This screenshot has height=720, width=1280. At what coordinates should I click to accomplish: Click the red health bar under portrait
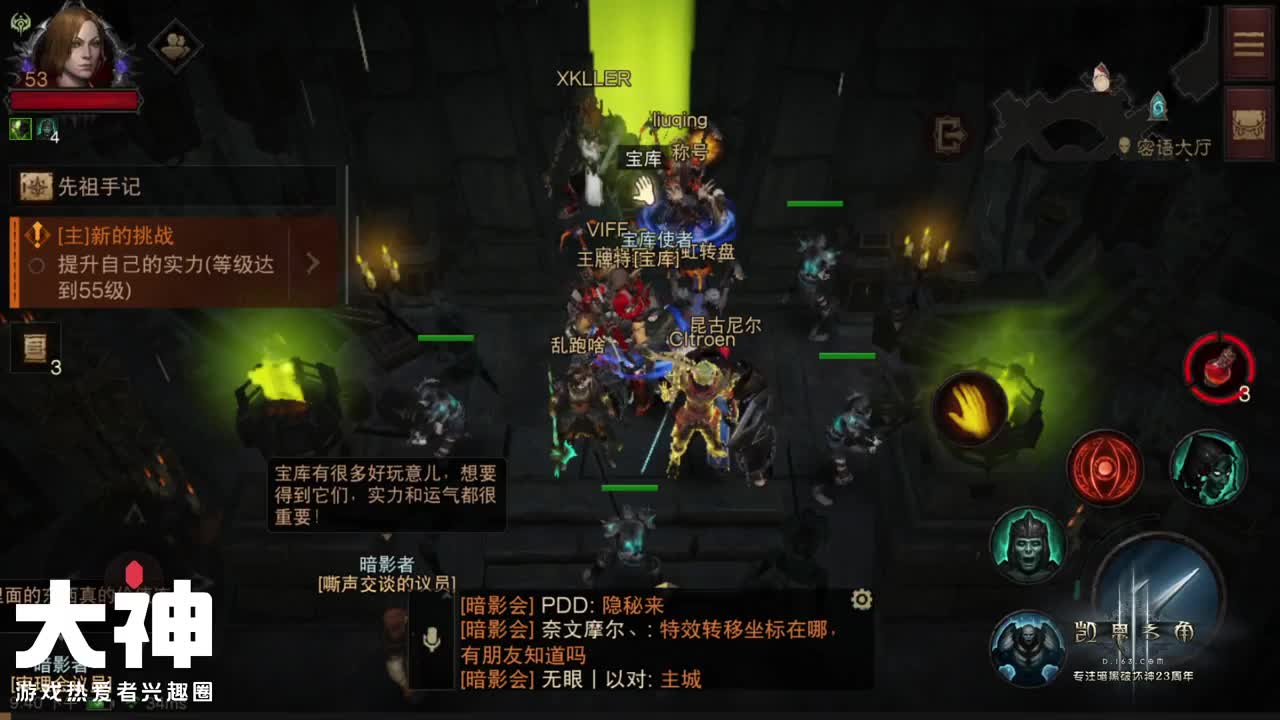[75, 98]
